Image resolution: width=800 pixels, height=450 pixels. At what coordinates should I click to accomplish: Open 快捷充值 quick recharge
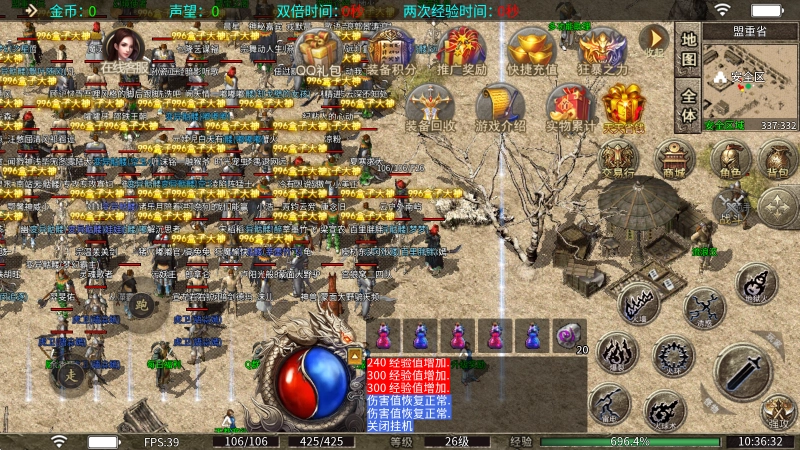click(531, 51)
